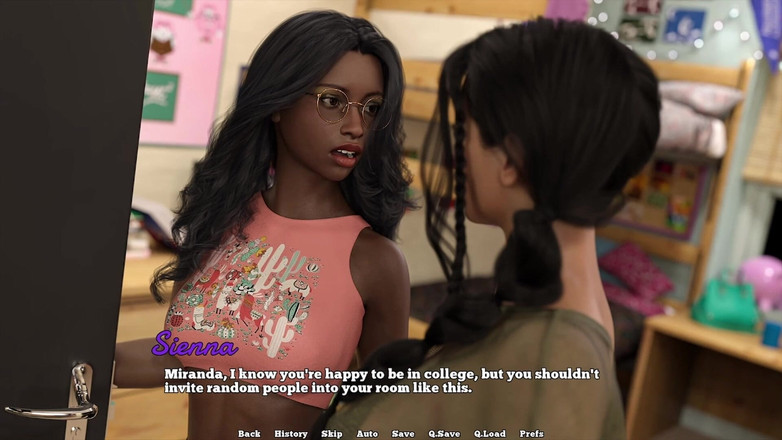Image resolution: width=782 pixels, height=440 pixels.
Task: Quick save with Q.Save
Action: click(x=444, y=434)
